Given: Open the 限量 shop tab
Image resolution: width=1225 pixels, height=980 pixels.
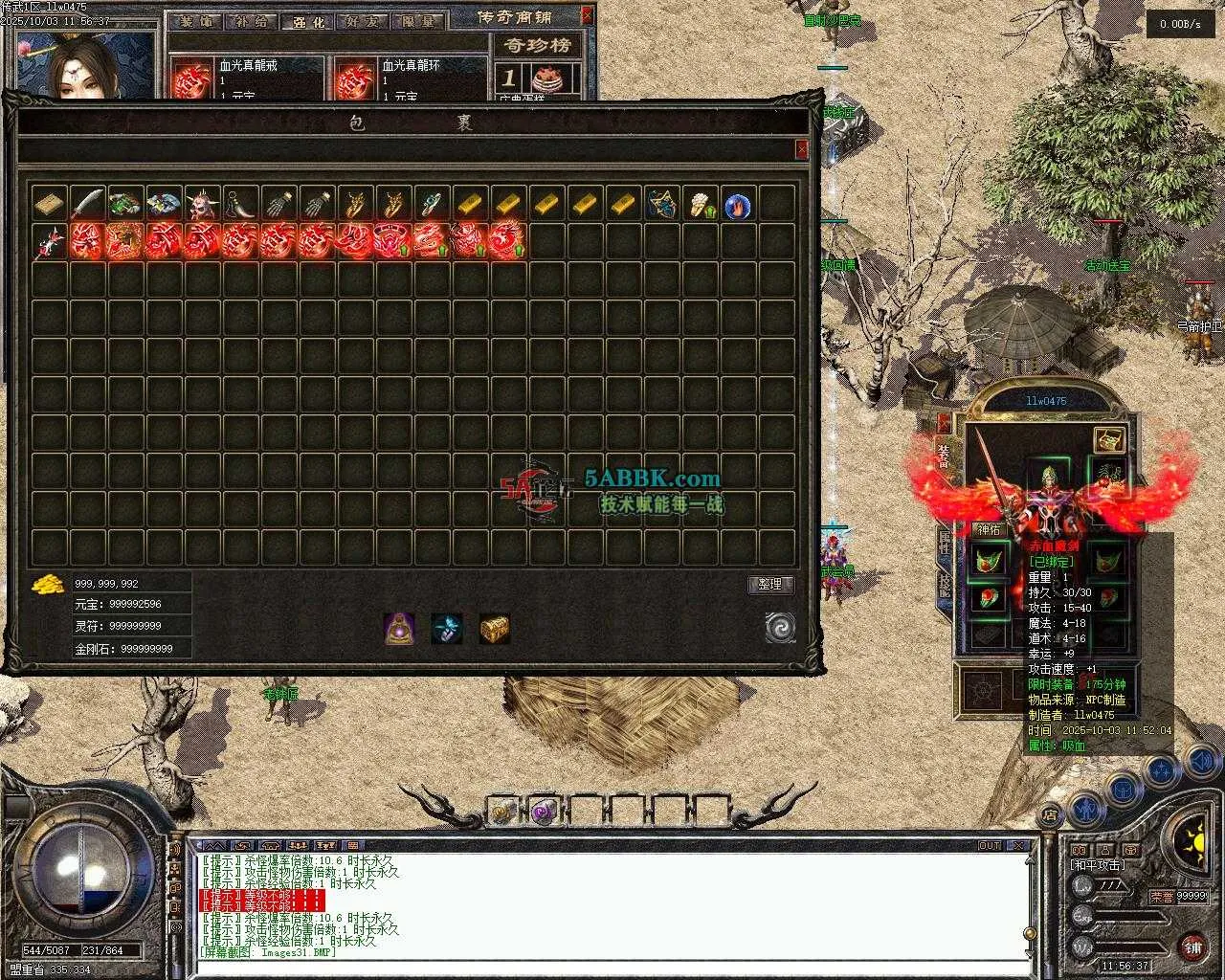Looking at the screenshot, I should click(417, 21).
